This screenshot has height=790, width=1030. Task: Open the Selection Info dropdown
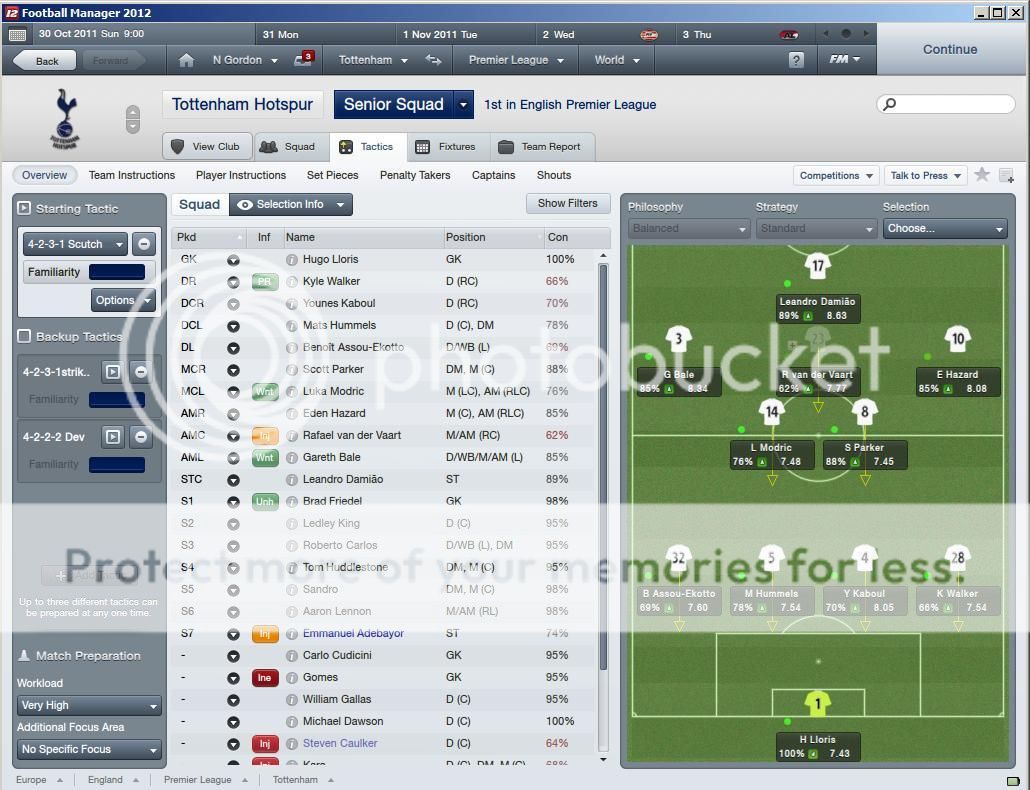pos(290,204)
